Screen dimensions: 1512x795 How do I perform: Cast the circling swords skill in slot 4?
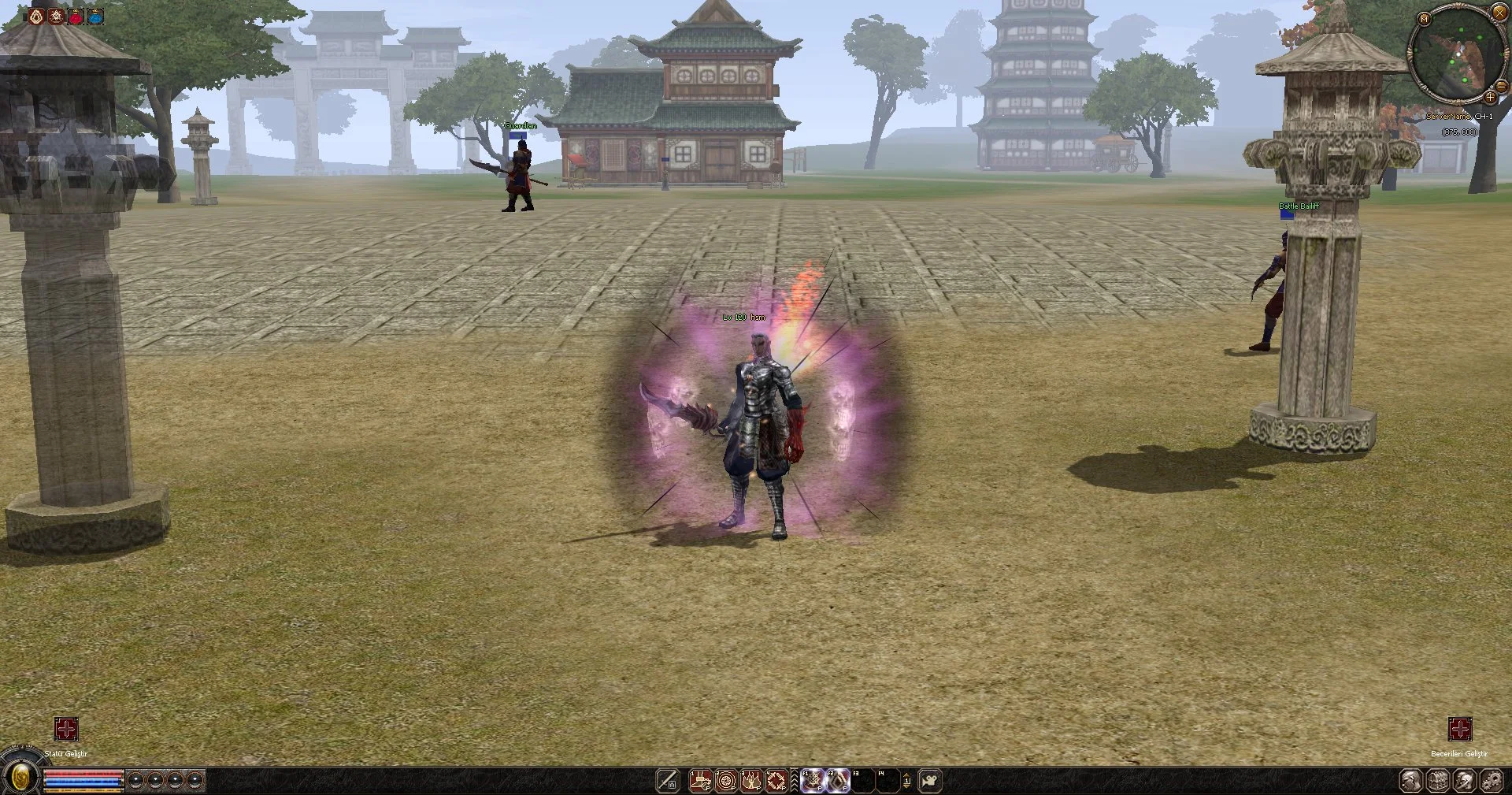(x=776, y=781)
